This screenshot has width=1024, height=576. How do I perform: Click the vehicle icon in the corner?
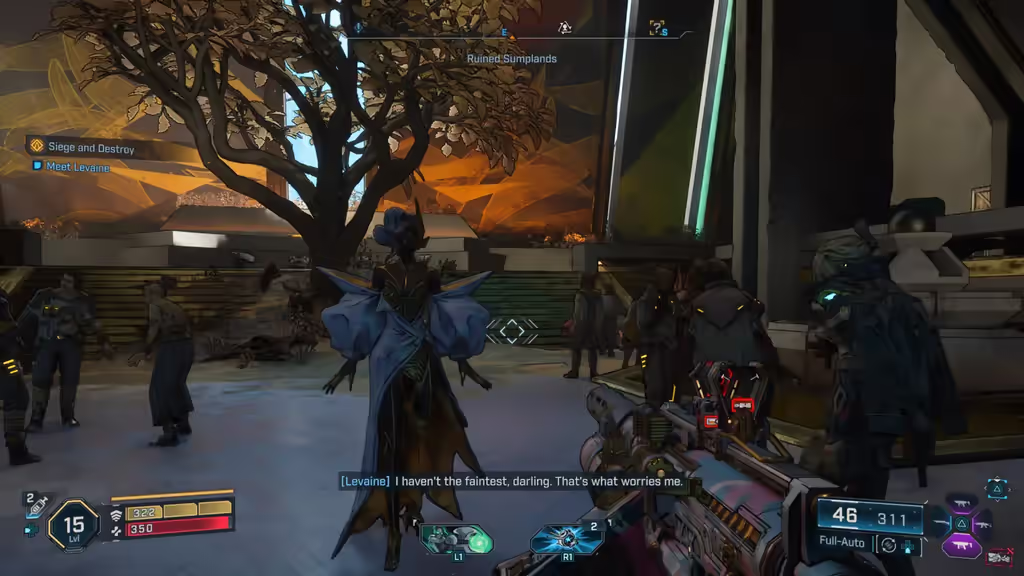[998, 556]
